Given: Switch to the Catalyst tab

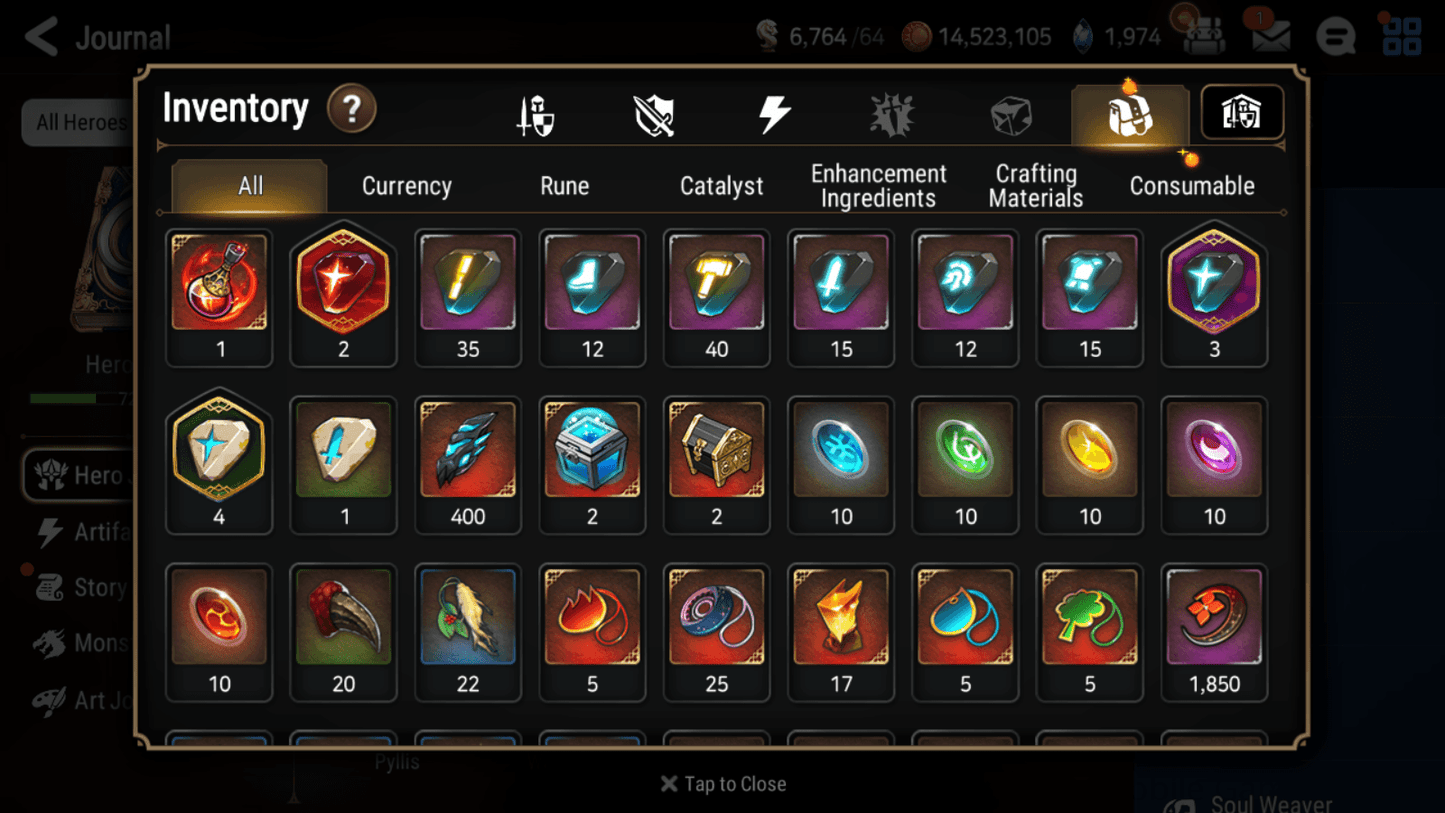Looking at the screenshot, I should (721, 185).
